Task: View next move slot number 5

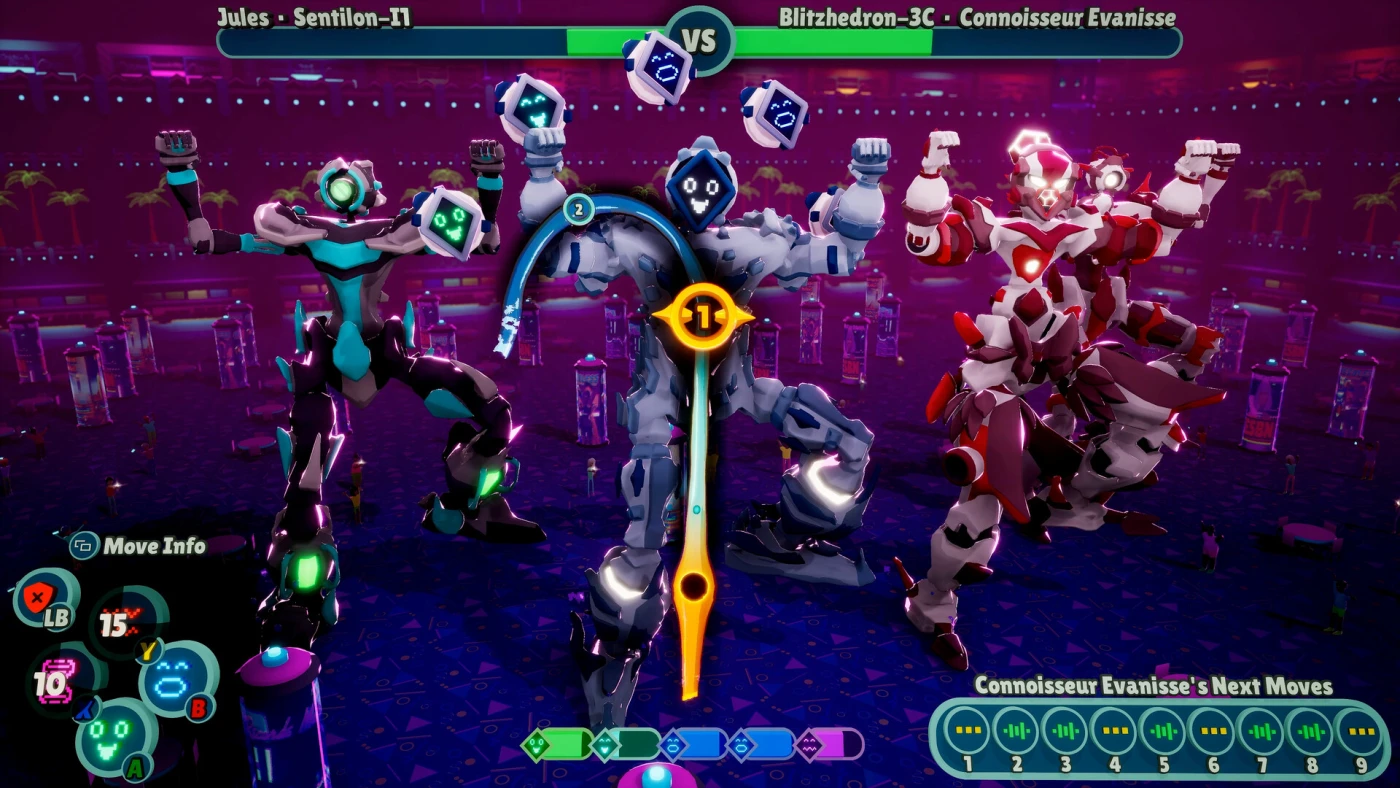Action: (x=1163, y=731)
